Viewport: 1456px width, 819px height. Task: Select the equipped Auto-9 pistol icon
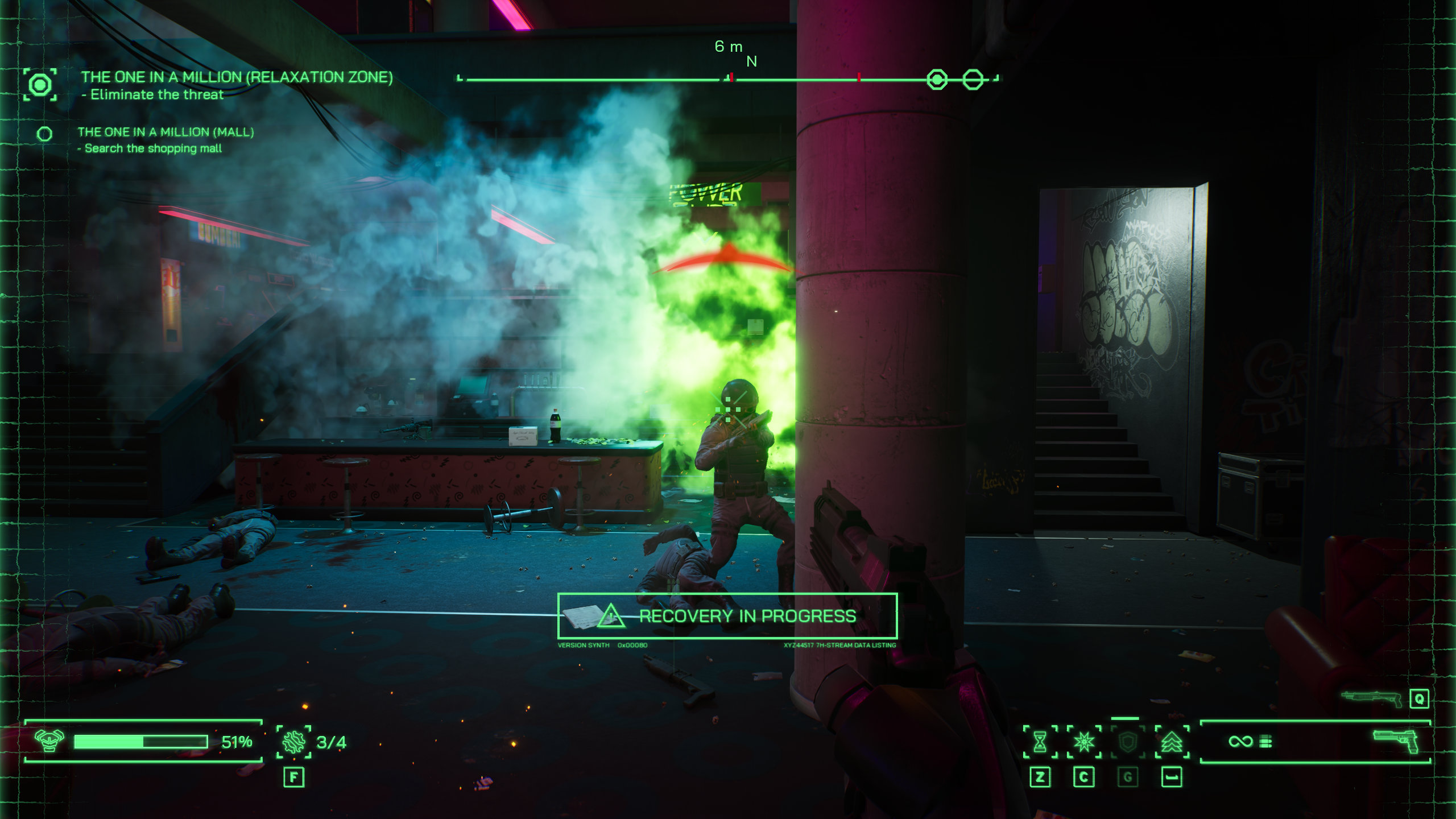coord(1396,741)
